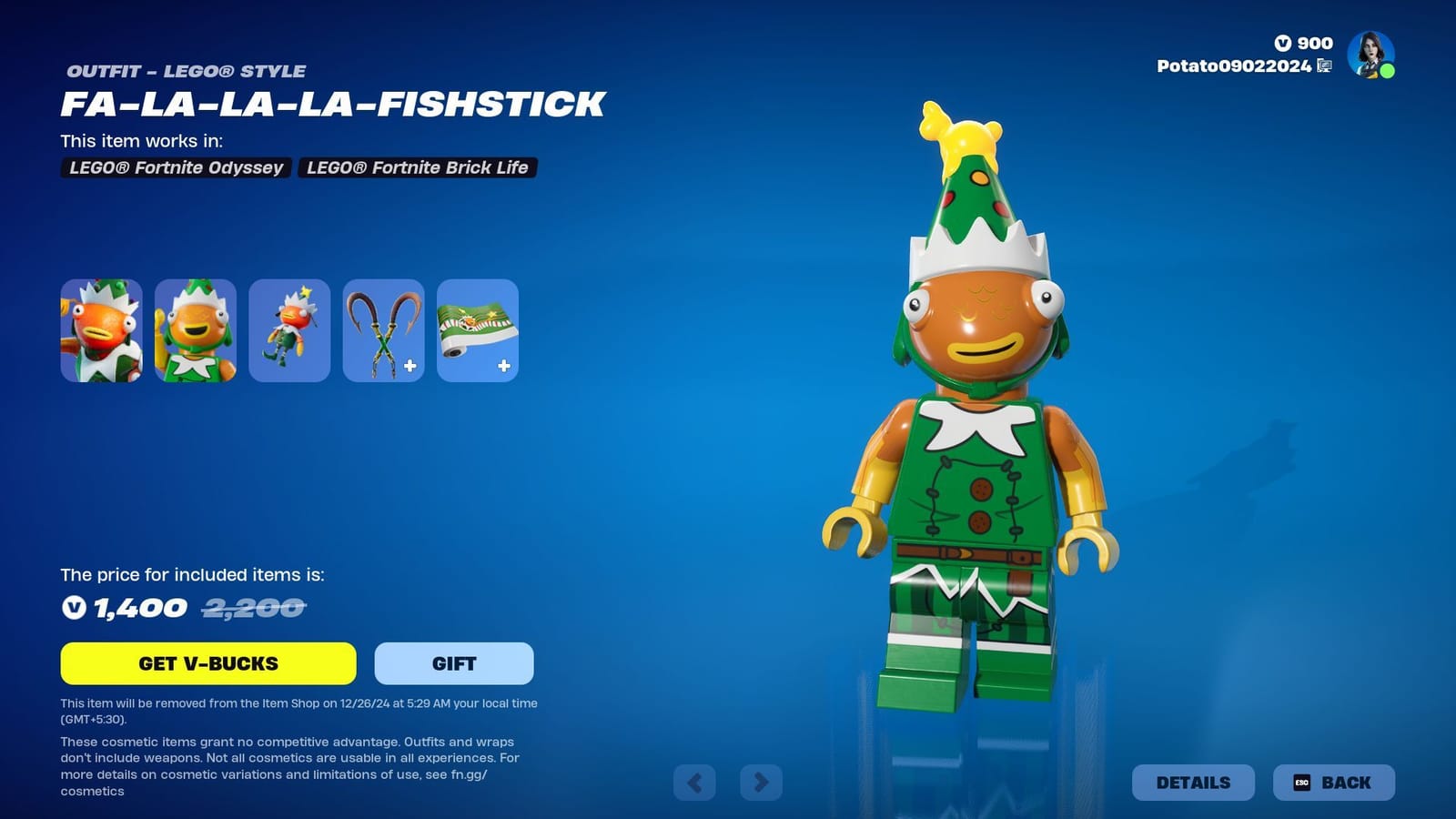Select the first Fishstick outfit thumbnail
Image resolution: width=1456 pixels, height=819 pixels.
[102, 330]
